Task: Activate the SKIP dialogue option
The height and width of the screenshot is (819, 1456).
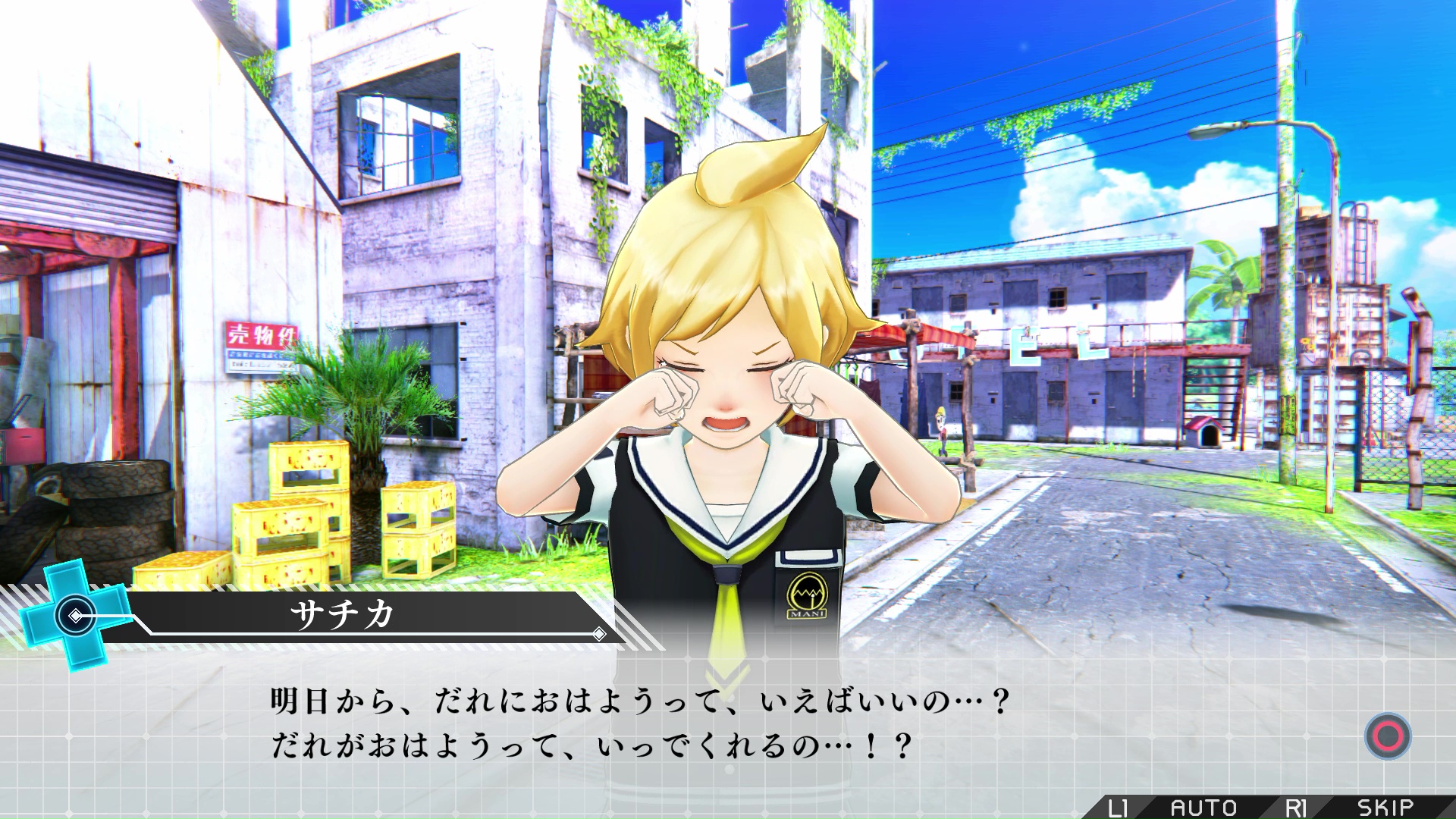Action: tap(1385, 808)
